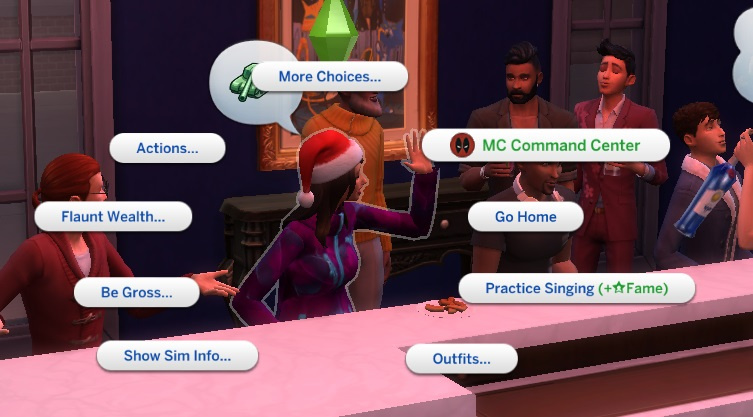
Task: Click the Go Home option
Action: pyautogui.click(x=526, y=216)
